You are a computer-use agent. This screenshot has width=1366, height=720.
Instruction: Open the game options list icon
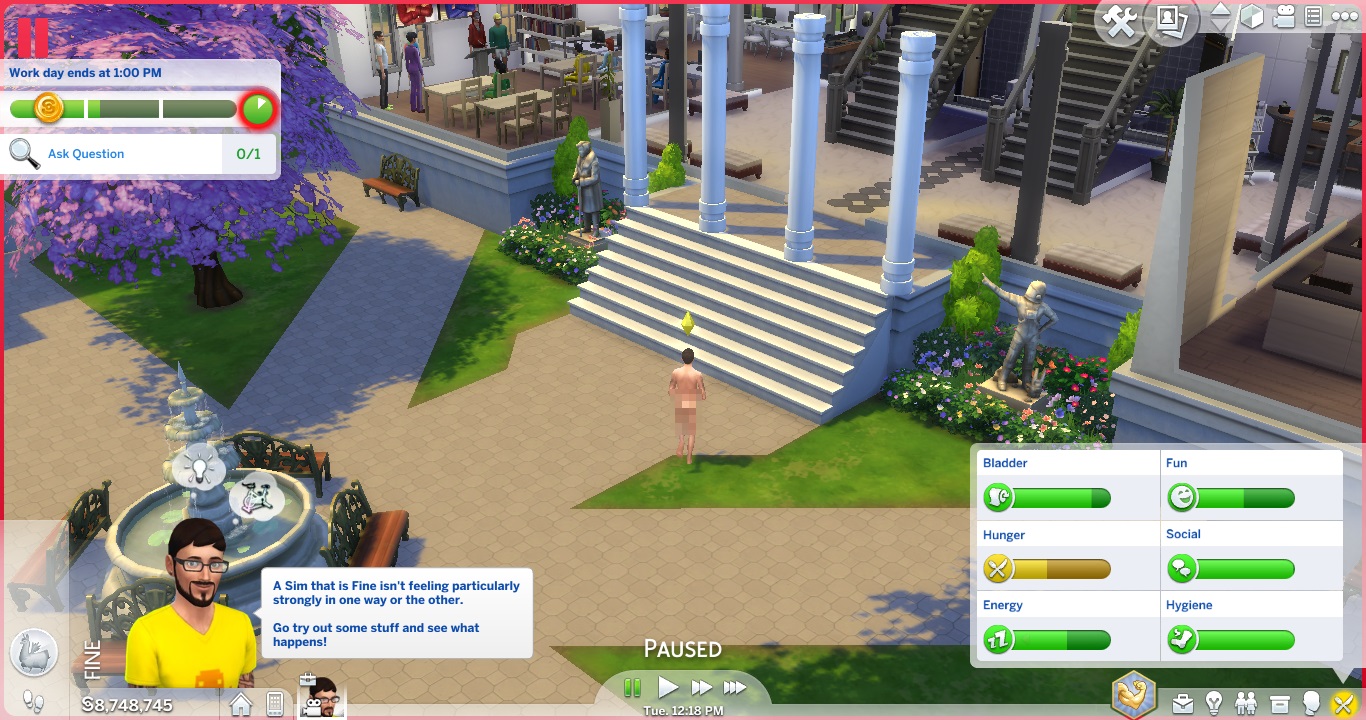point(1314,17)
